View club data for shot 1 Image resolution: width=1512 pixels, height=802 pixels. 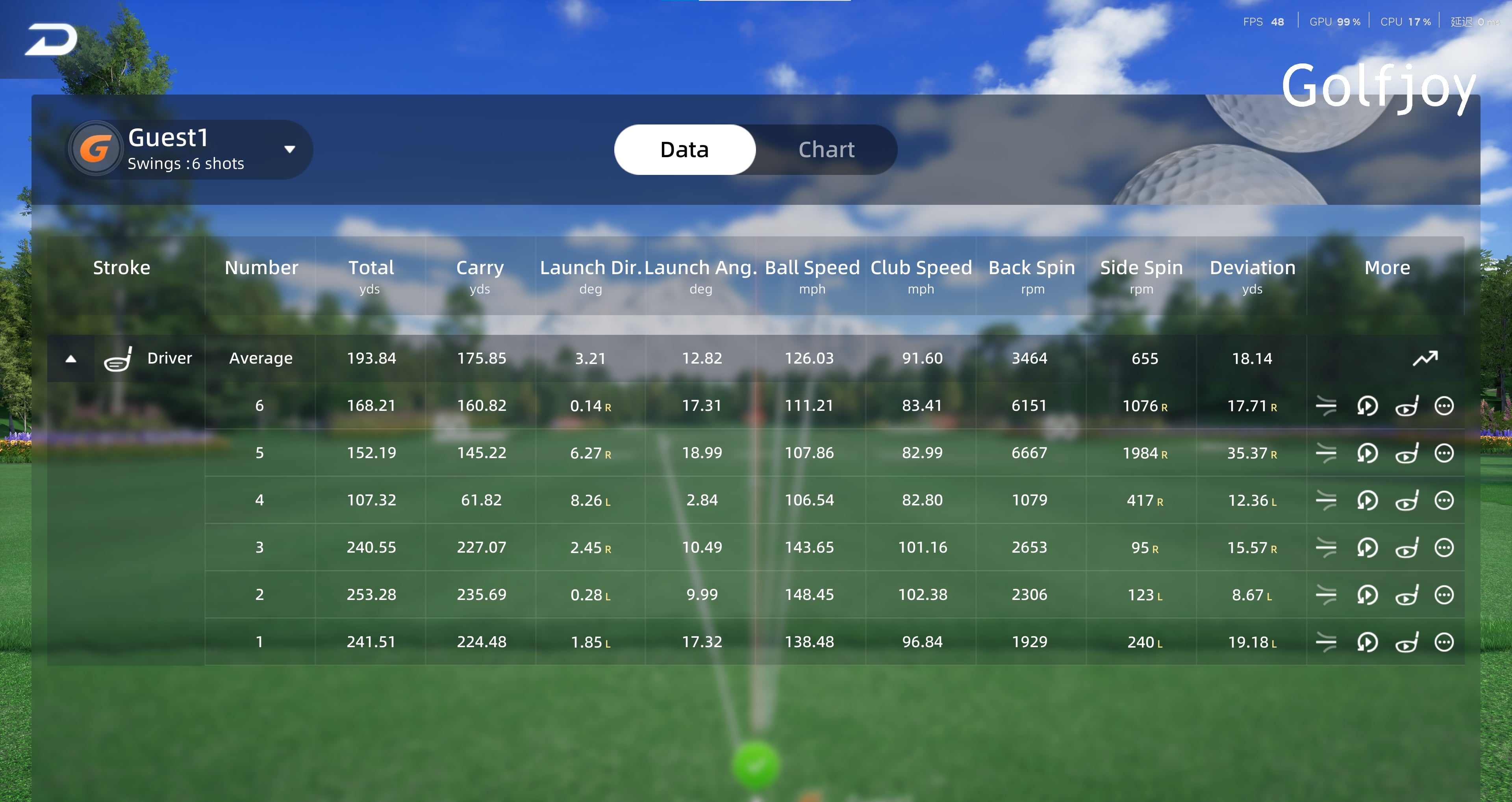tap(1406, 642)
